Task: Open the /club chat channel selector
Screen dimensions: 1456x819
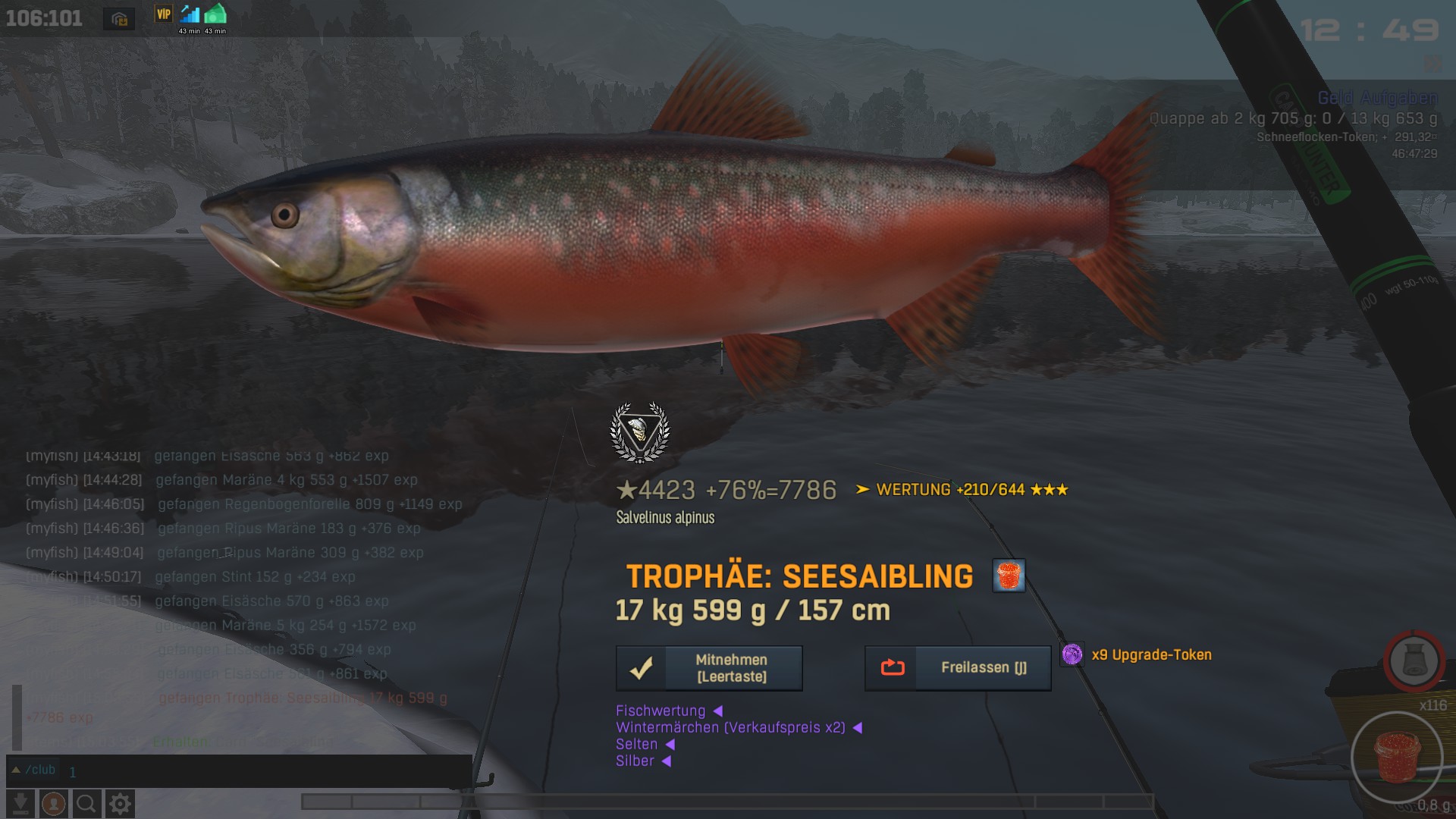Action: (x=34, y=770)
